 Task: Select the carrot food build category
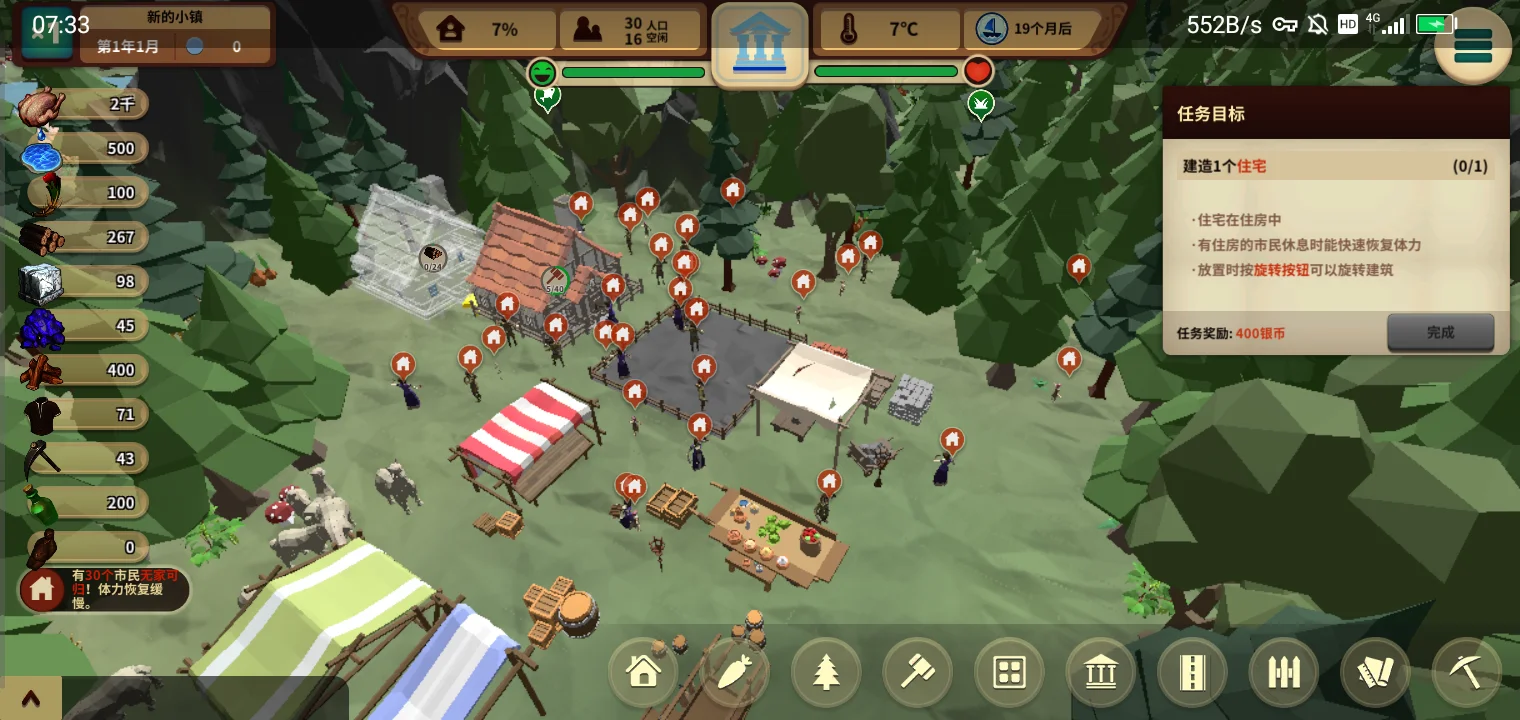pyautogui.click(x=735, y=672)
